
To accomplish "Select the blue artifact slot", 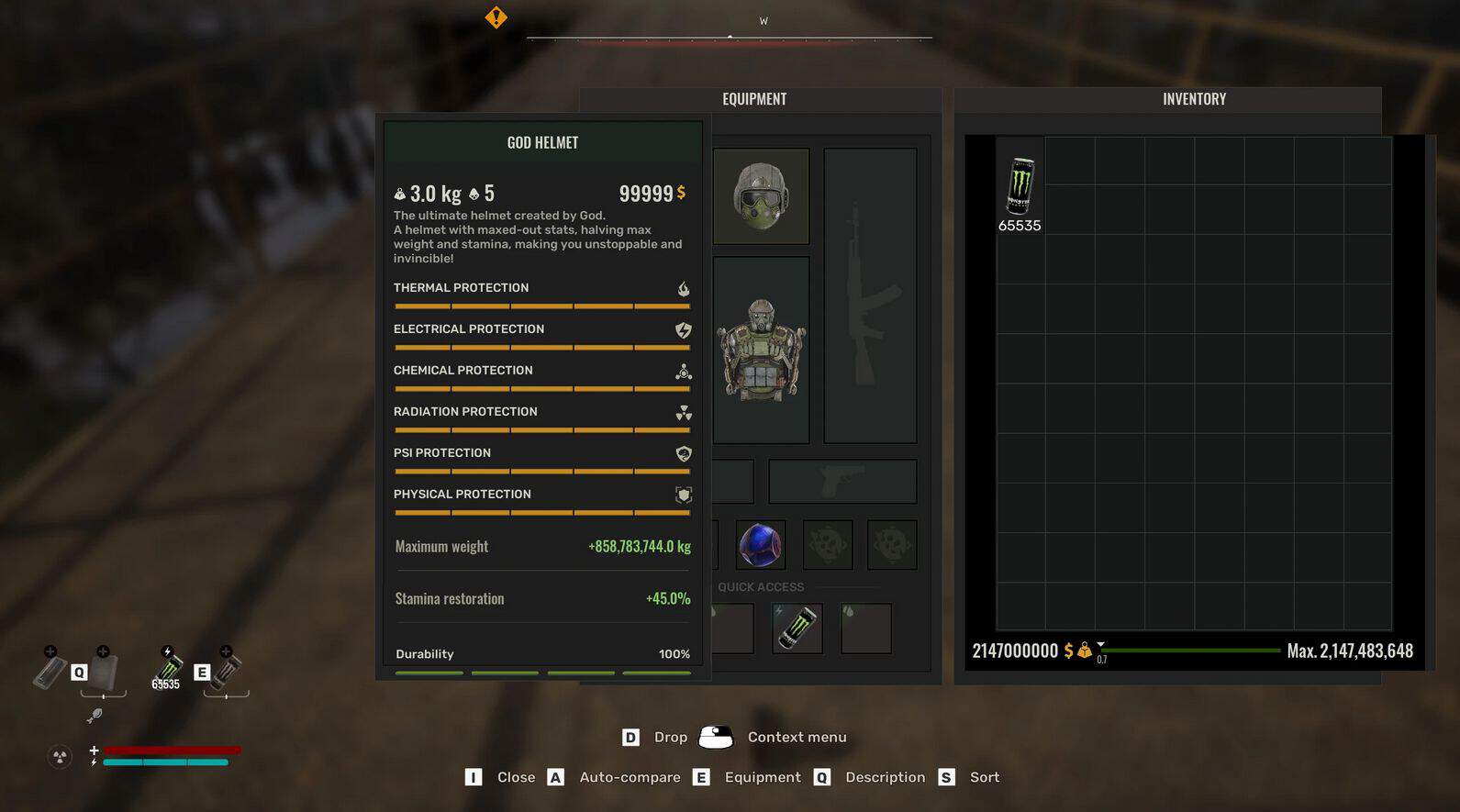I will 761,545.
